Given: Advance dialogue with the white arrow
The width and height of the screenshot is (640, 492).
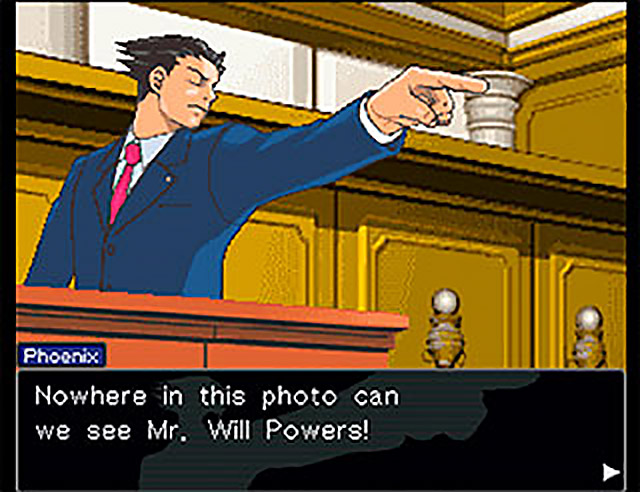Looking at the screenshot, I should point(609,471).
